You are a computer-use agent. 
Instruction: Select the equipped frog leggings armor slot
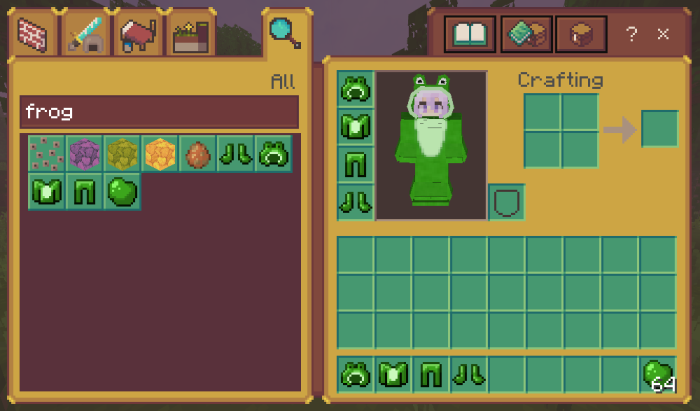[355, 163]
